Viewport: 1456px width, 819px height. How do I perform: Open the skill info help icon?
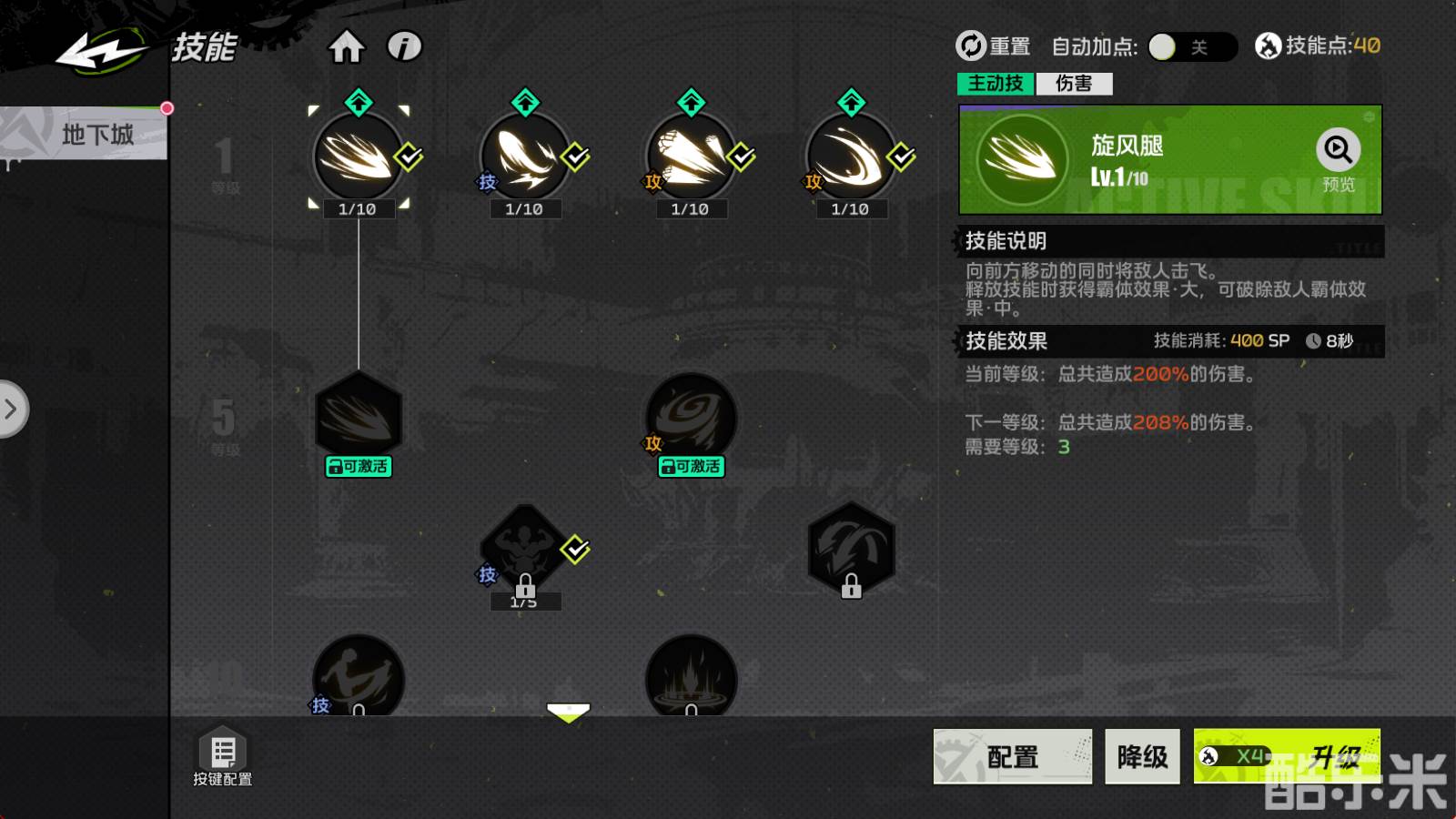pyautogui.click(x=405, y=46)
